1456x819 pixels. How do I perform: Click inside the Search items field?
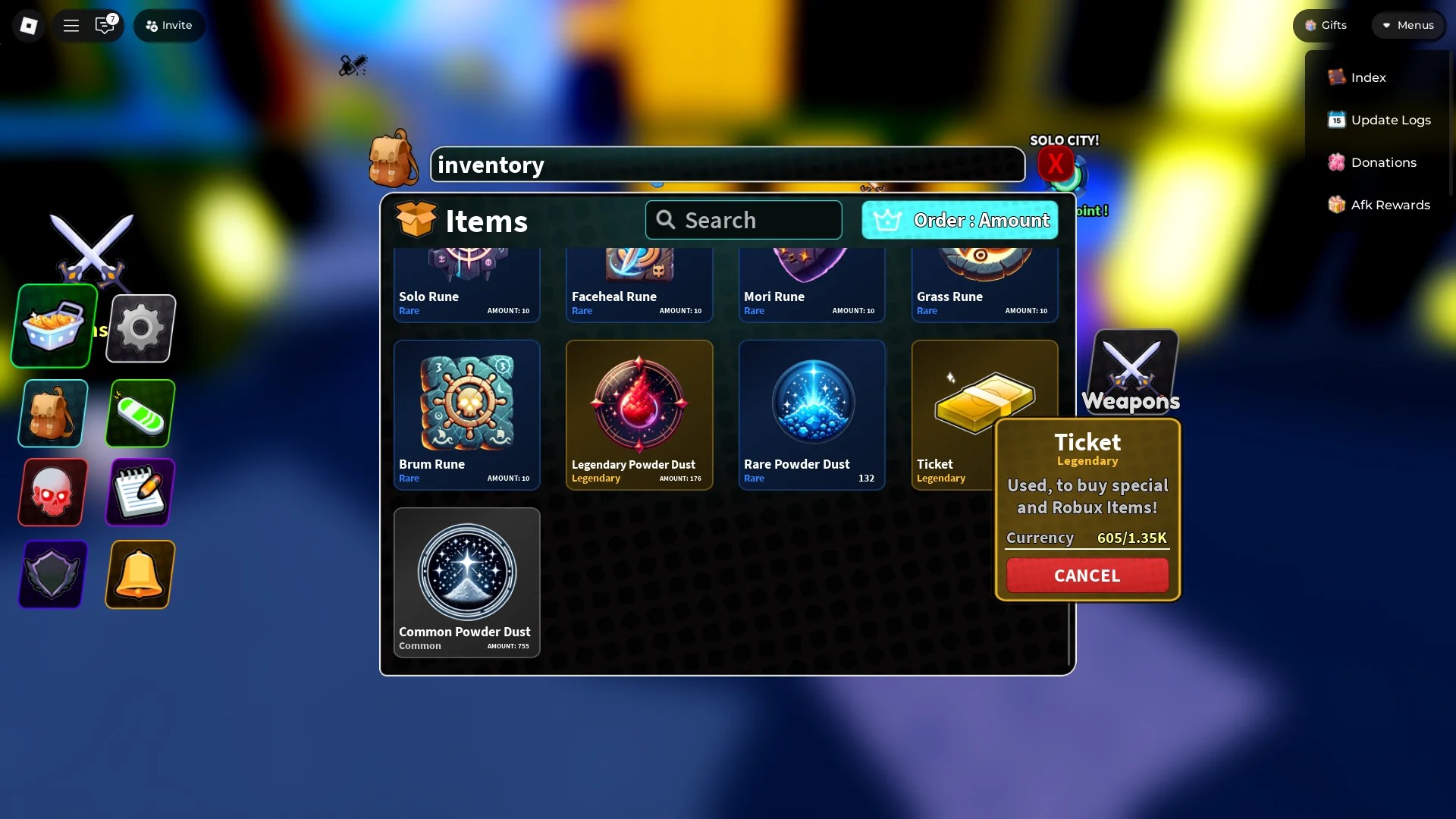click(743, 220)
